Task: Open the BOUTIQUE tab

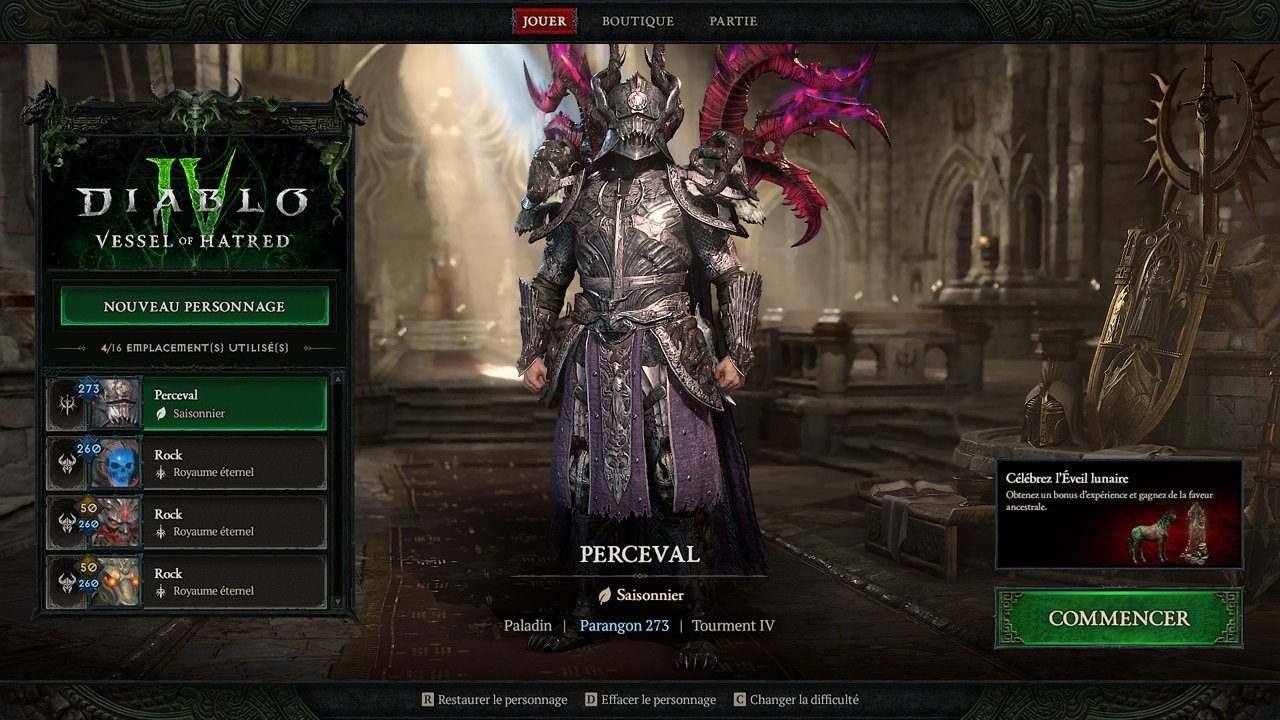Action: (638, 21)
